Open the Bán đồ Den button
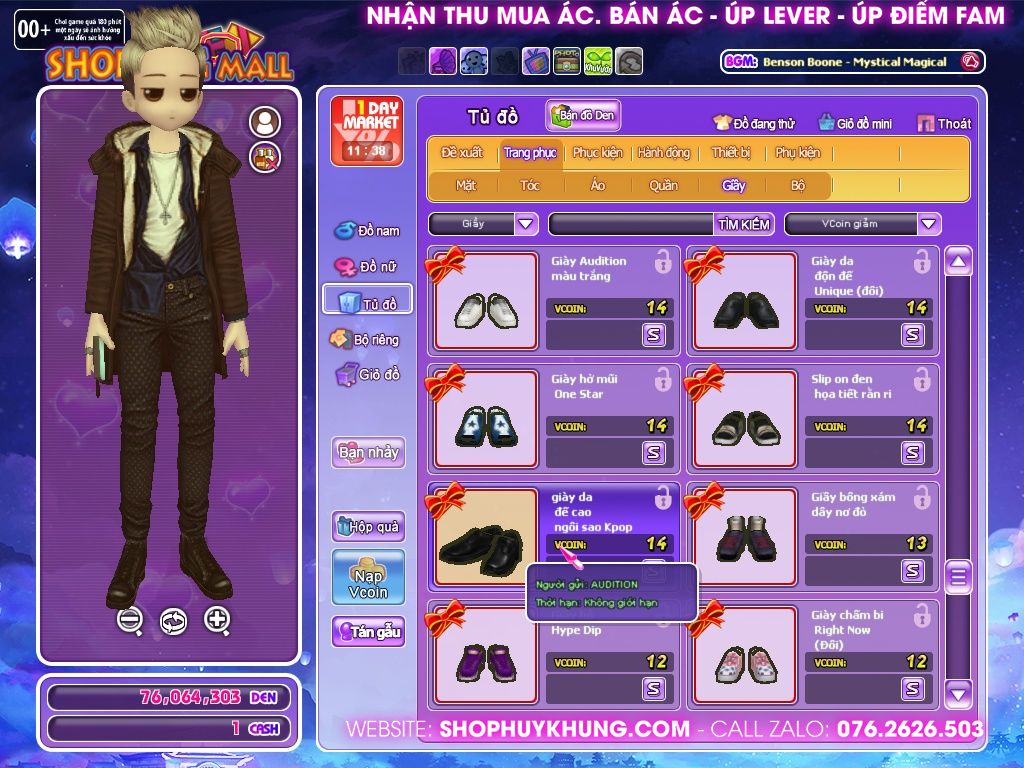 (x=584, y=115)
